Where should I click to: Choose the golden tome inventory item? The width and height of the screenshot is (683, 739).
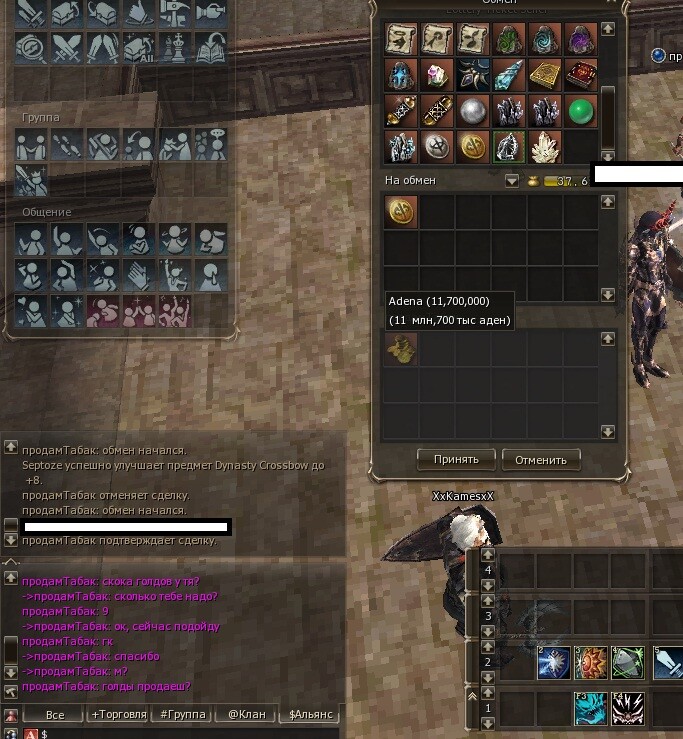545,75
